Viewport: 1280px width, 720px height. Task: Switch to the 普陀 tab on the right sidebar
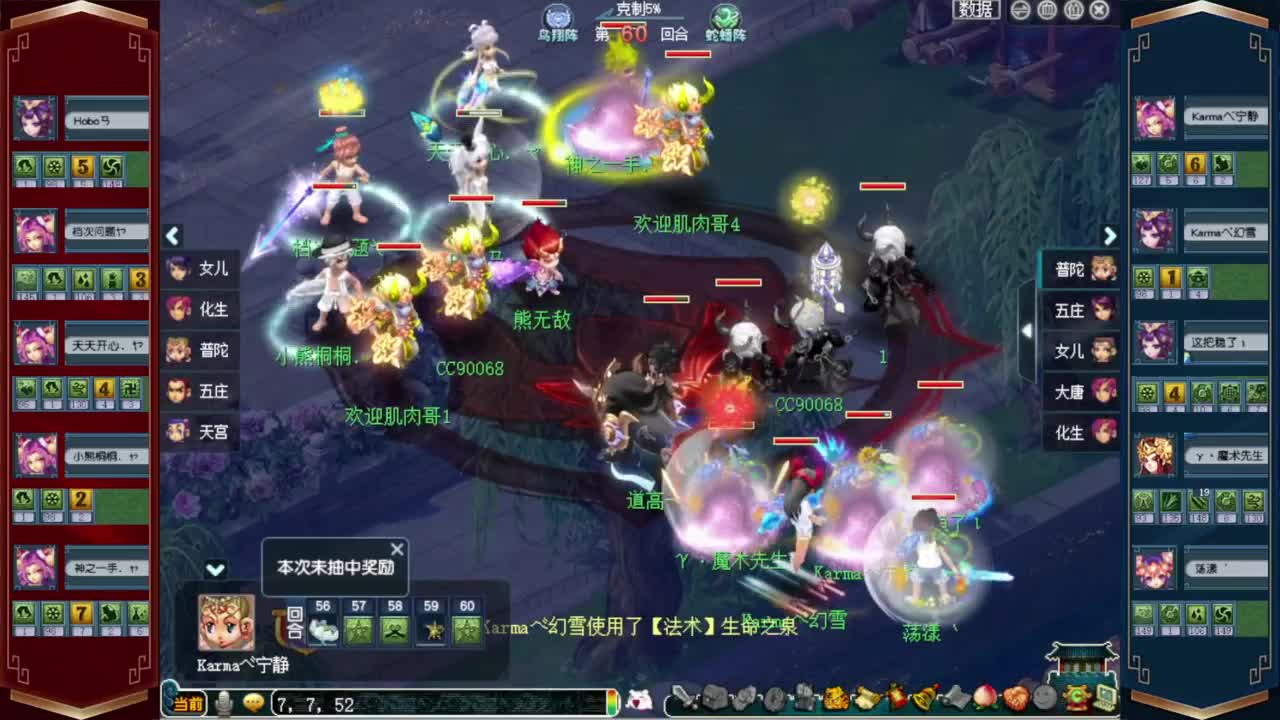tap(1069, 270)
